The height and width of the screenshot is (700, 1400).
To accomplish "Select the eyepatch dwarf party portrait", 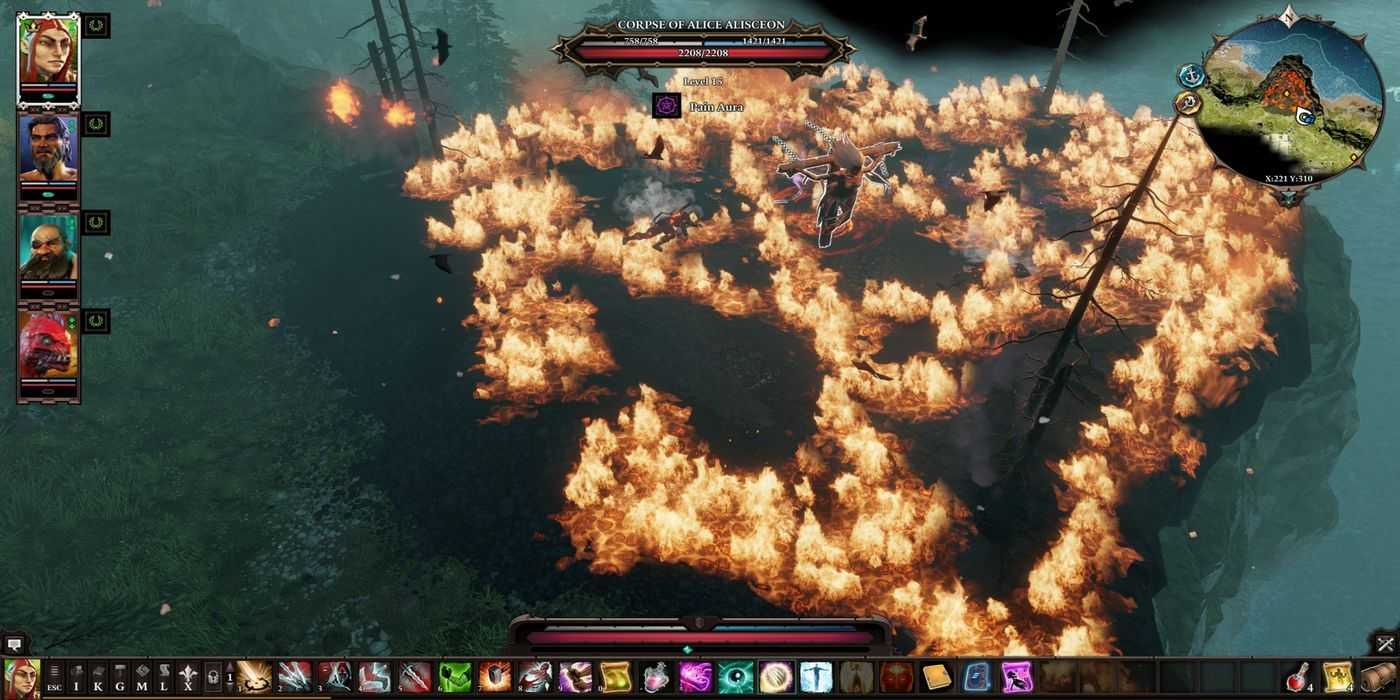I will click(48, 246).
